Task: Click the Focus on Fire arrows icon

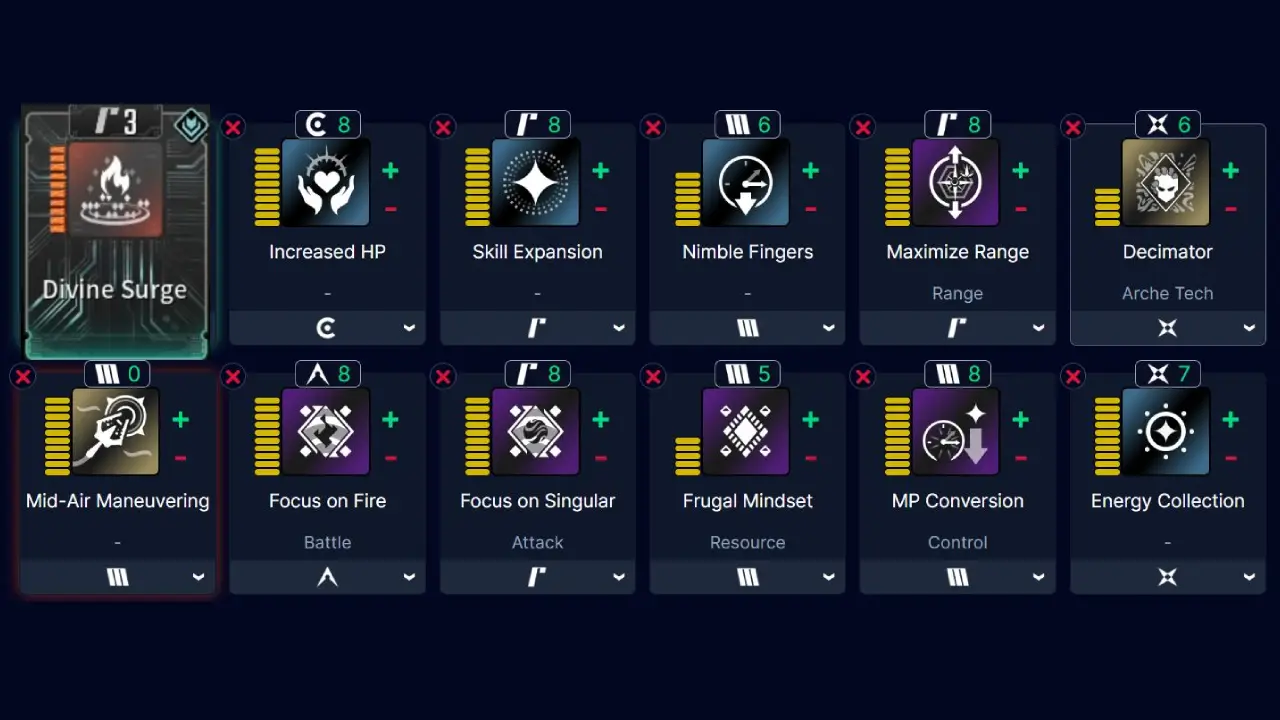Action: [x=327, y=432]
